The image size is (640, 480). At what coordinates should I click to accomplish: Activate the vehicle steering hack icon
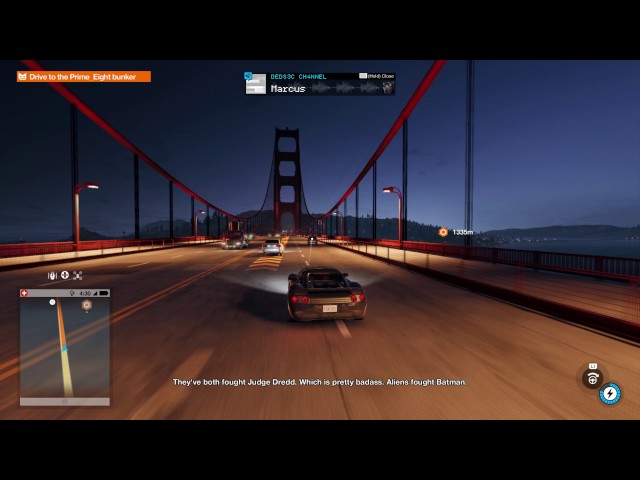point(593,377)
